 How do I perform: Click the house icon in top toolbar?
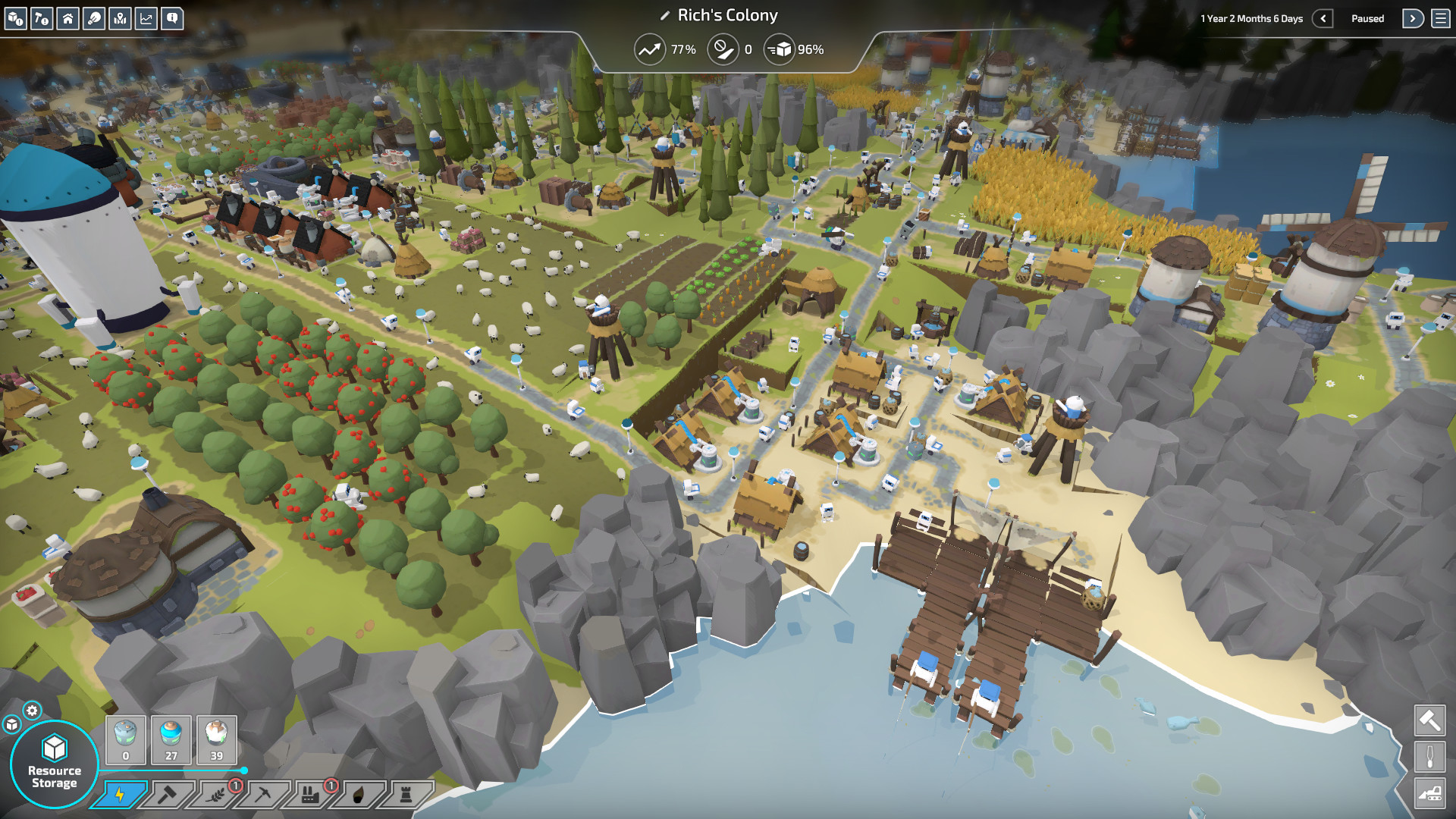pos(68,18)
